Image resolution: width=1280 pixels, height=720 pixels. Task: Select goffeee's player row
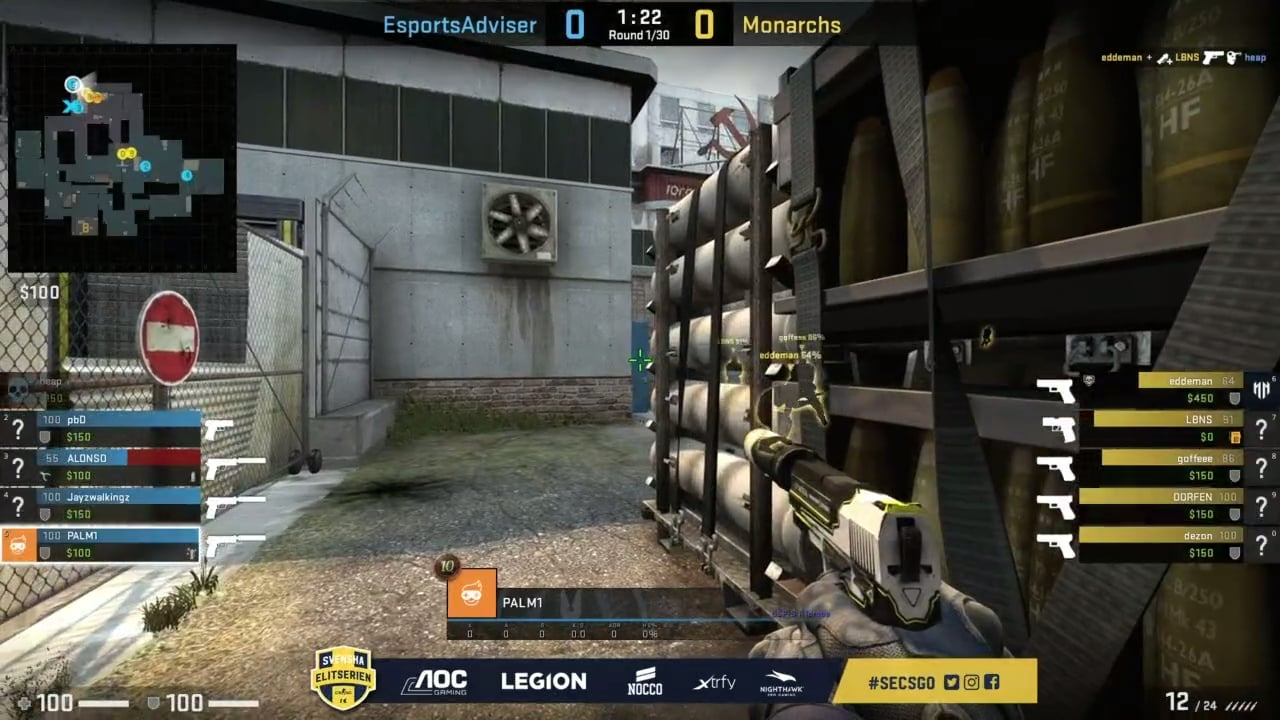(x=1170, y=466)
